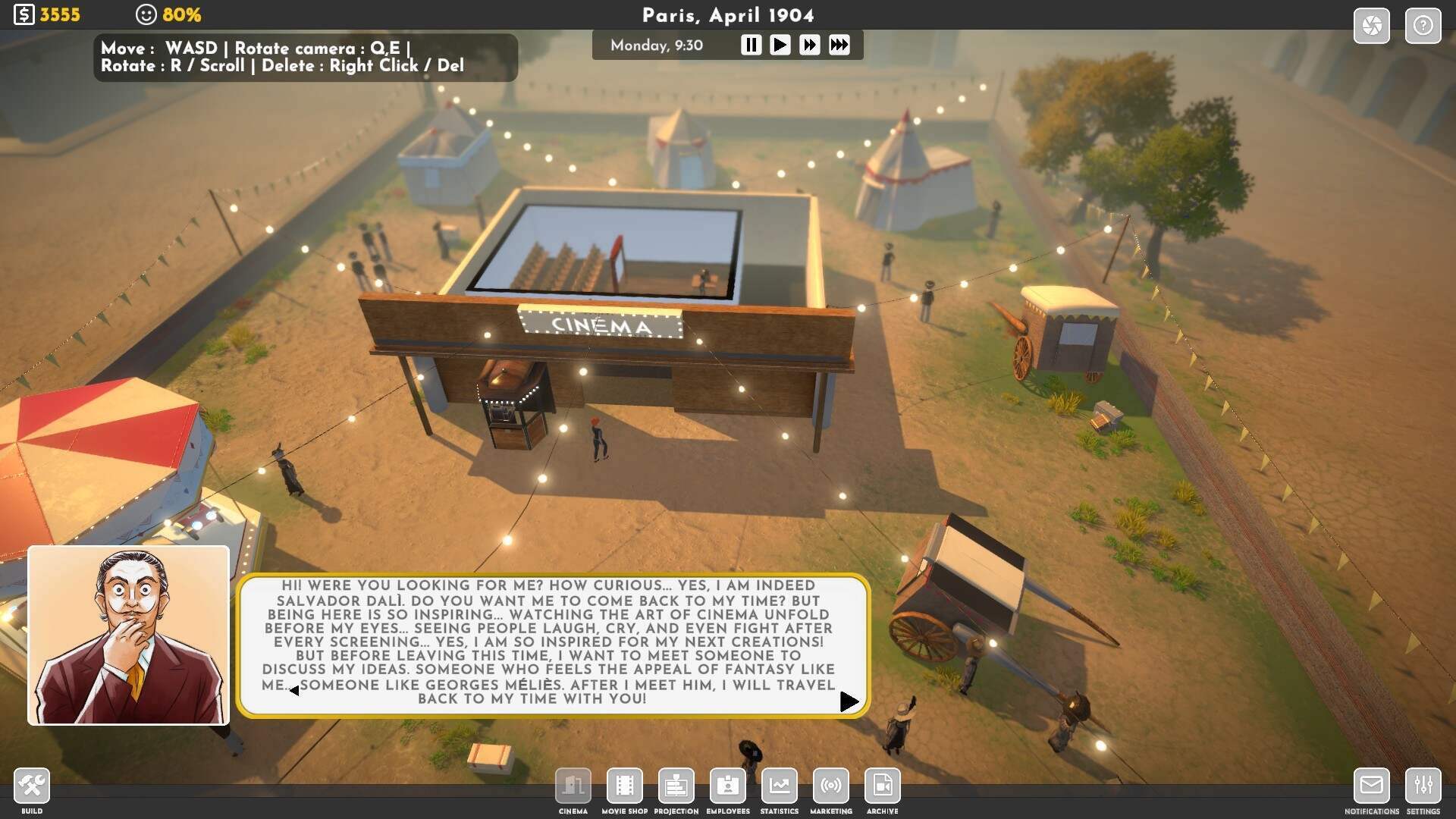
Task: Open the help question mark
Action: (1423, 26)
